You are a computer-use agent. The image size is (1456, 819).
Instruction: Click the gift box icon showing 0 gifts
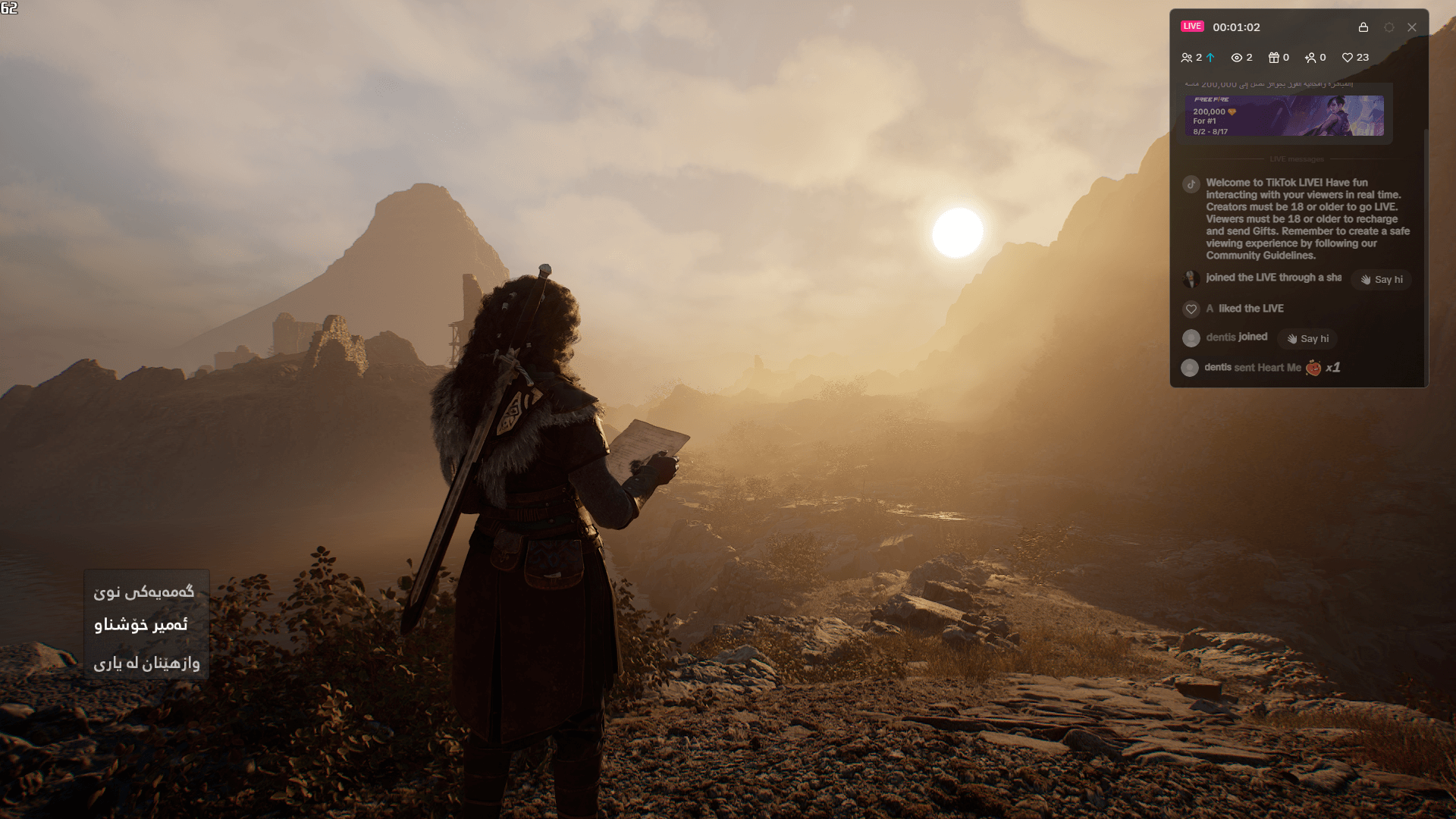click(1273, 57)
